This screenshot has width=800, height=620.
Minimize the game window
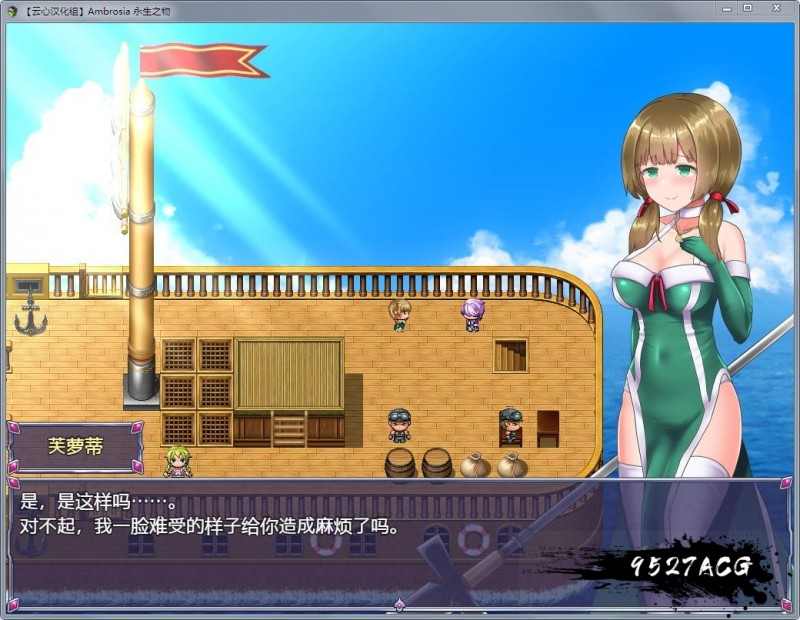tap(726, 8)
